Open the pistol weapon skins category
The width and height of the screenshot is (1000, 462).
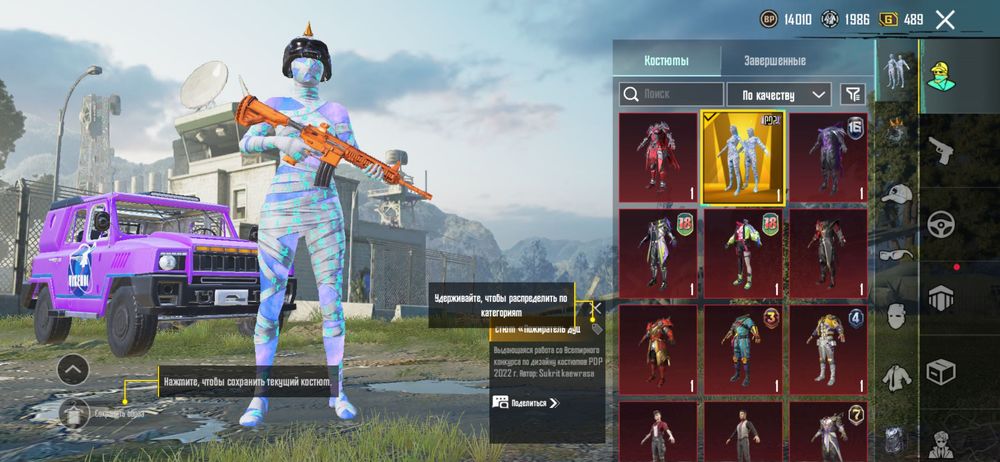click(940, 152)
